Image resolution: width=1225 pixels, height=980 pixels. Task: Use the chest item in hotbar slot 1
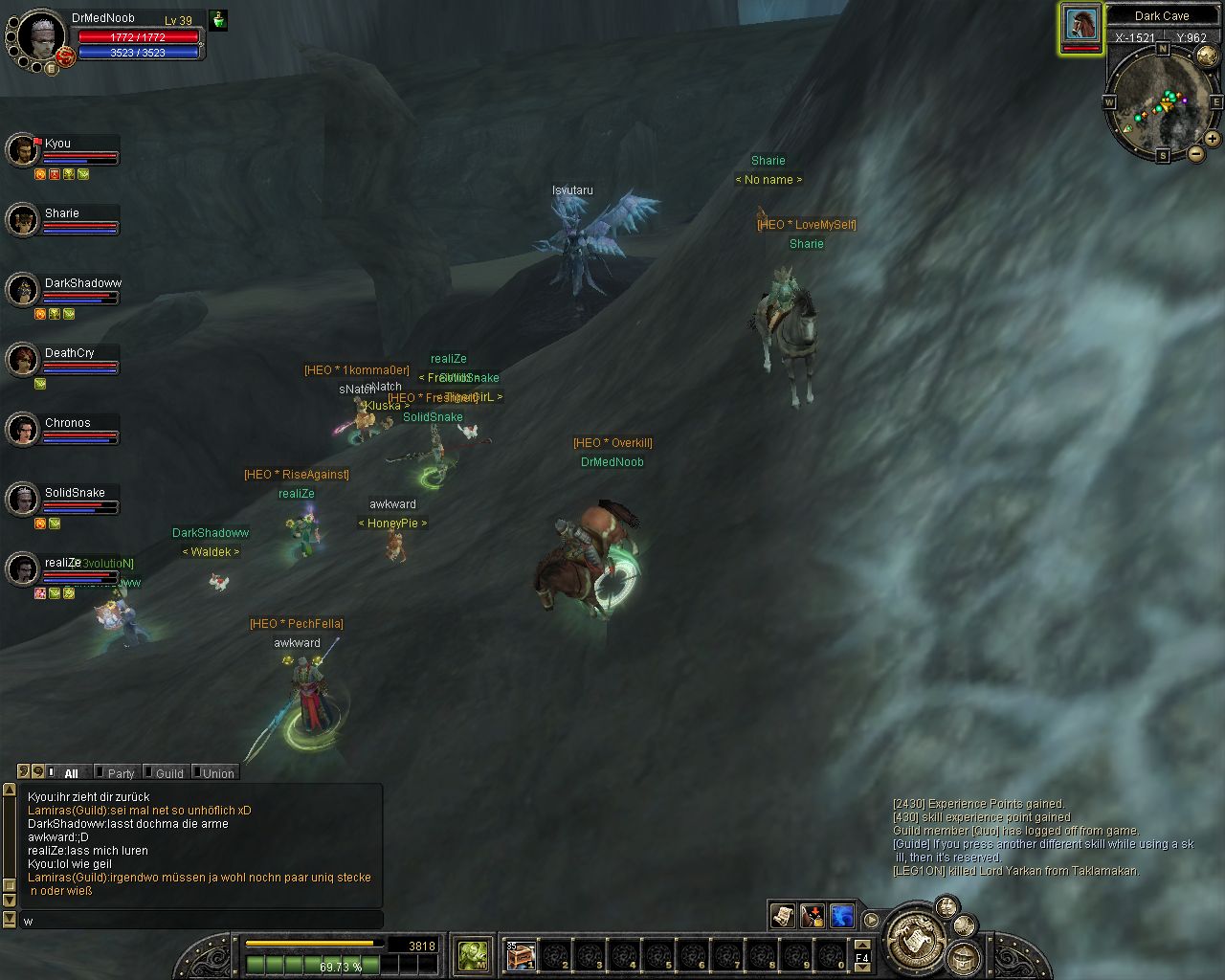point(520,955)
